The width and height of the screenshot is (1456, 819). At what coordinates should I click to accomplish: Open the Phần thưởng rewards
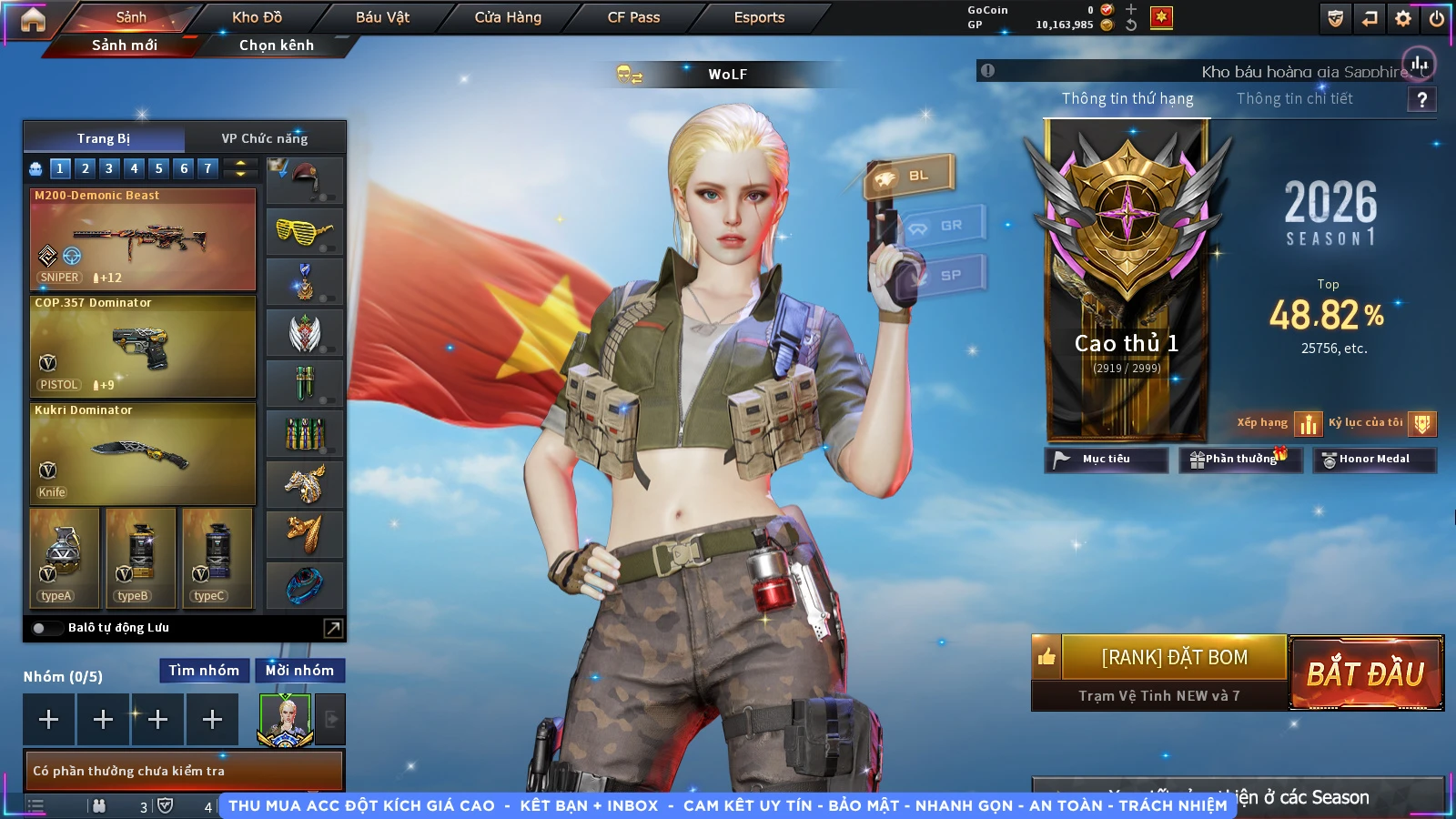(x=1239, y=460)
